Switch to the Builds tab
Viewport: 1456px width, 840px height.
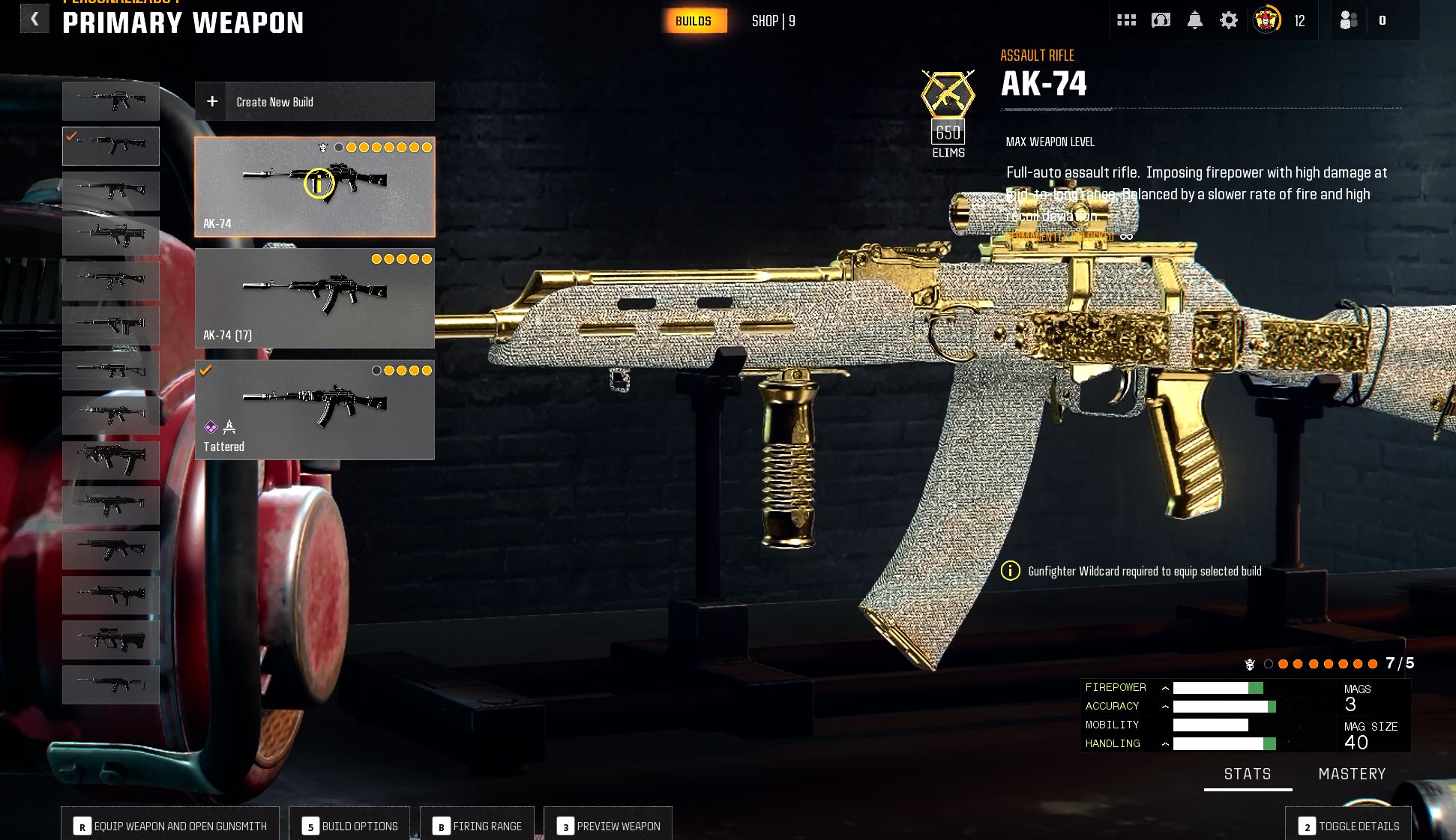pos(694,21)
